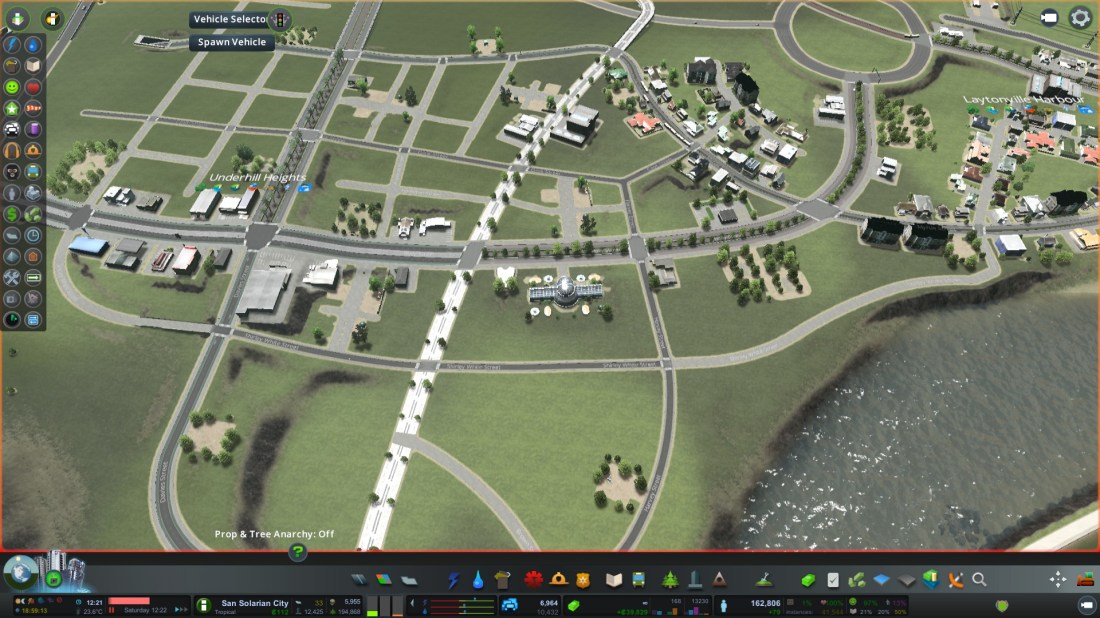Open the garbage services menu
Screen dimensions: 1100x618
(502, 579)
